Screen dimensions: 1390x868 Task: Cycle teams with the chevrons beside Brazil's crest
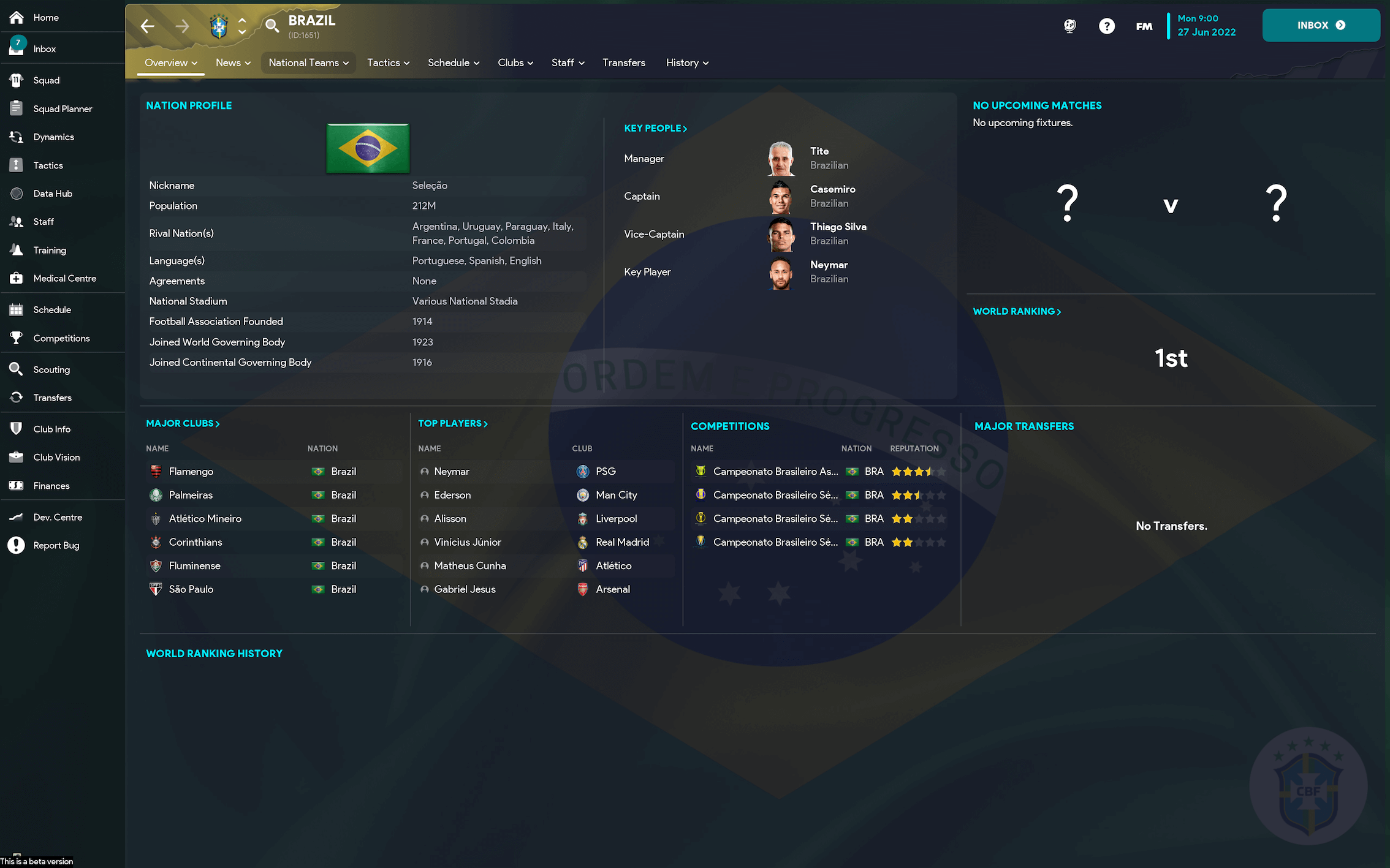(x=243, y=26)
